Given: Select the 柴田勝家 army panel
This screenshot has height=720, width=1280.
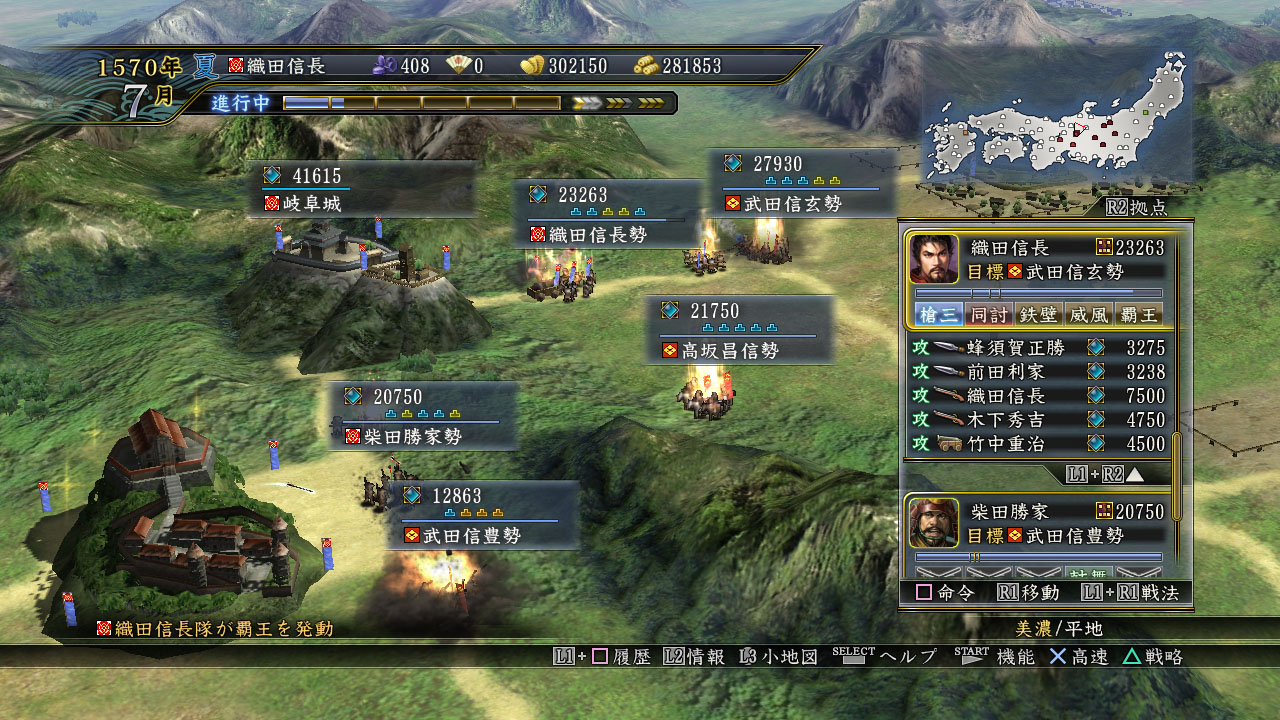Looking at the screenshot, I should 1038,523.
